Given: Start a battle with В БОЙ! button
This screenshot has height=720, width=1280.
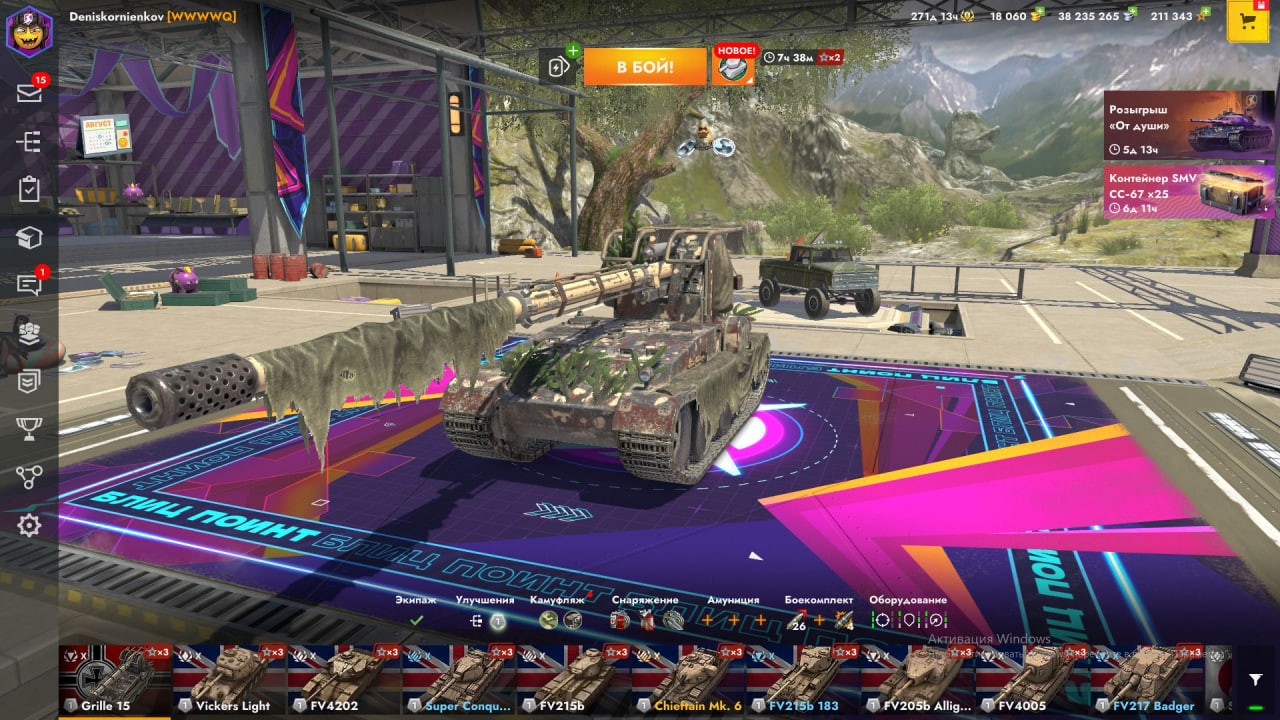Looking at the screenshot, I should tap(644, 67).
